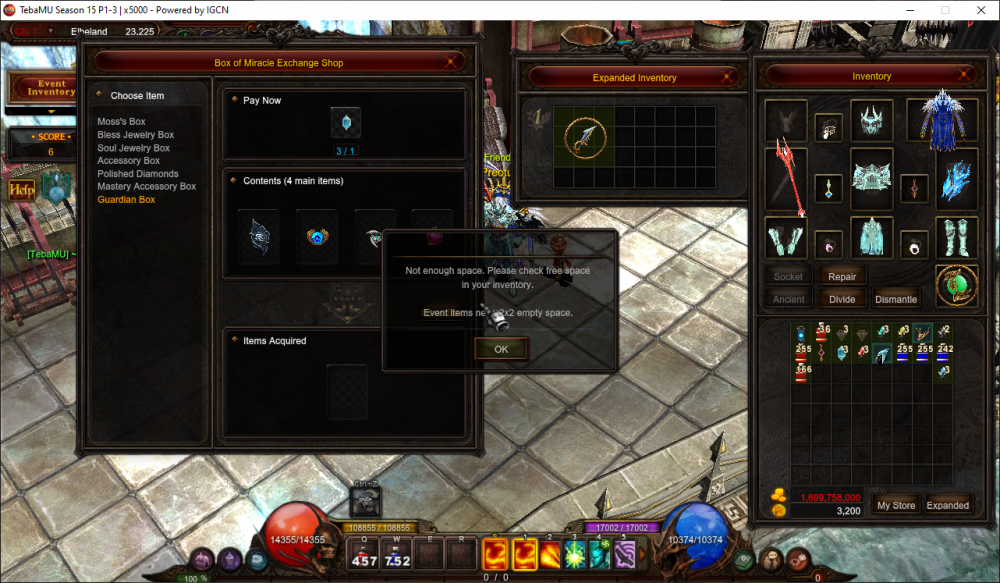Choose Bless Jewelry Box
This screenshot has width=1000, height=583.
135,135
